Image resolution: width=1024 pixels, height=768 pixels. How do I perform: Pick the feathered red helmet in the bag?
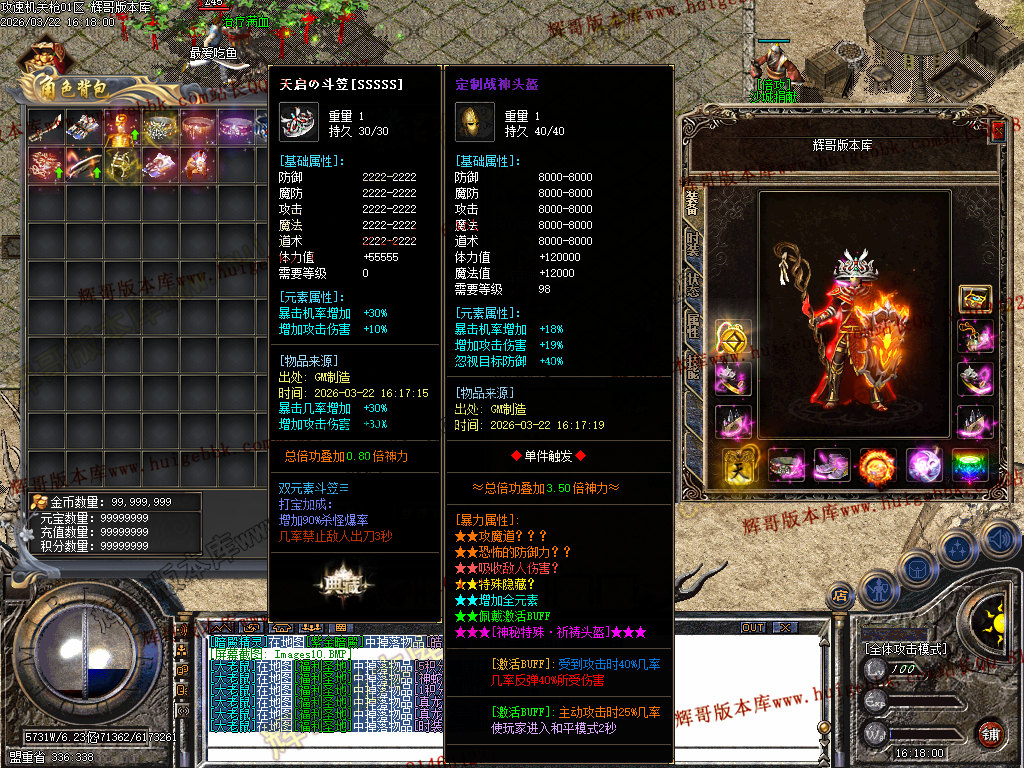198,165
